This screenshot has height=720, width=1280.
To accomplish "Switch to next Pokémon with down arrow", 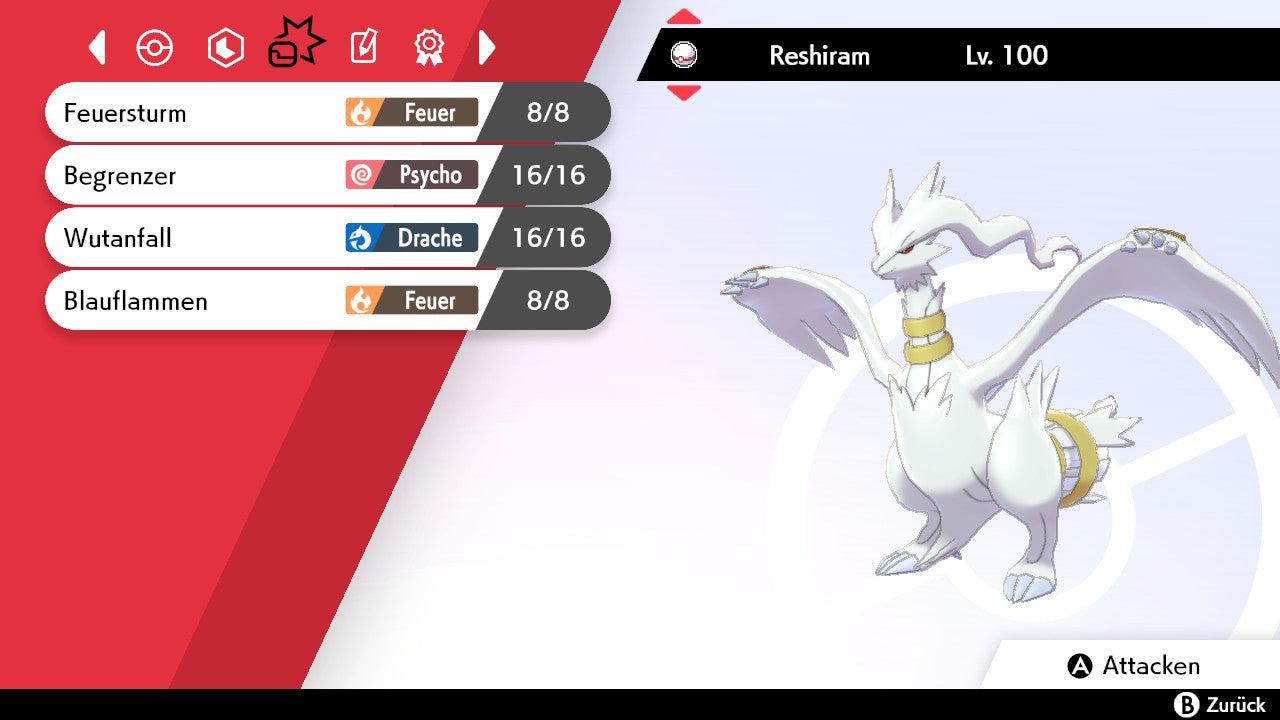I will pyautogui.click(x=684, y=93).
